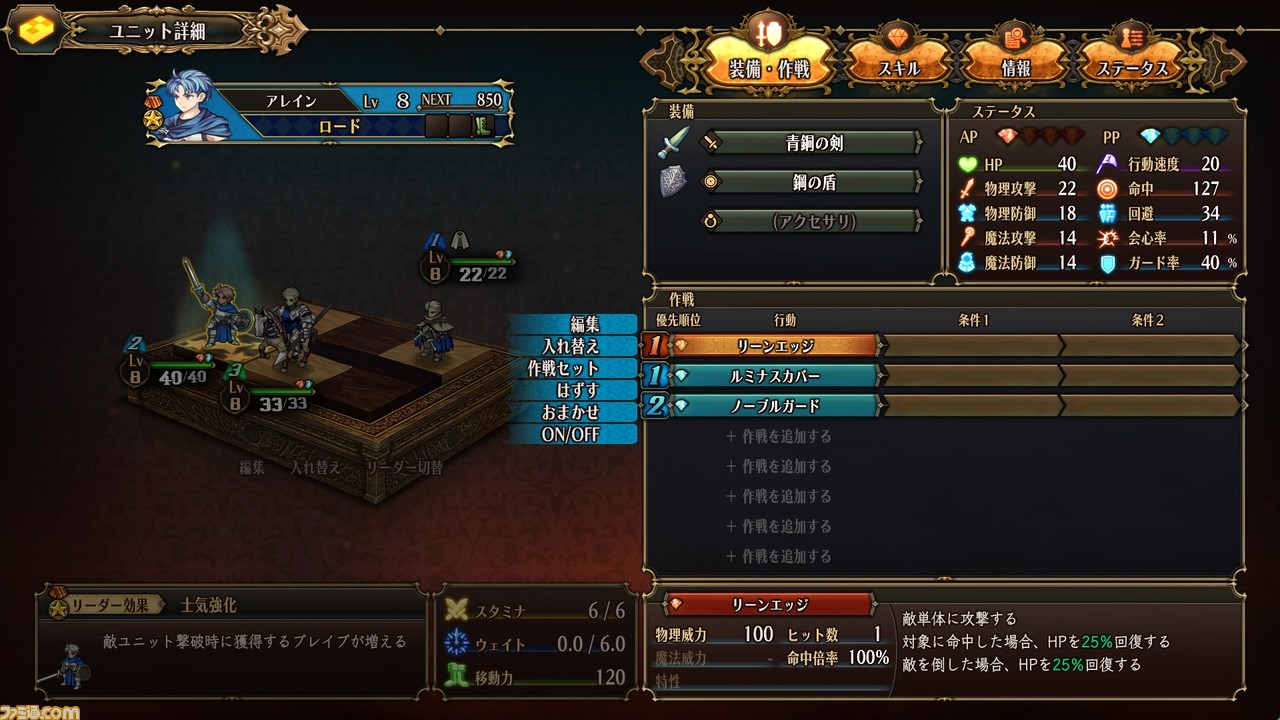Click the HP heart icon in ステータス panel
1280x720 pixels.
click(x=967, y=162)
